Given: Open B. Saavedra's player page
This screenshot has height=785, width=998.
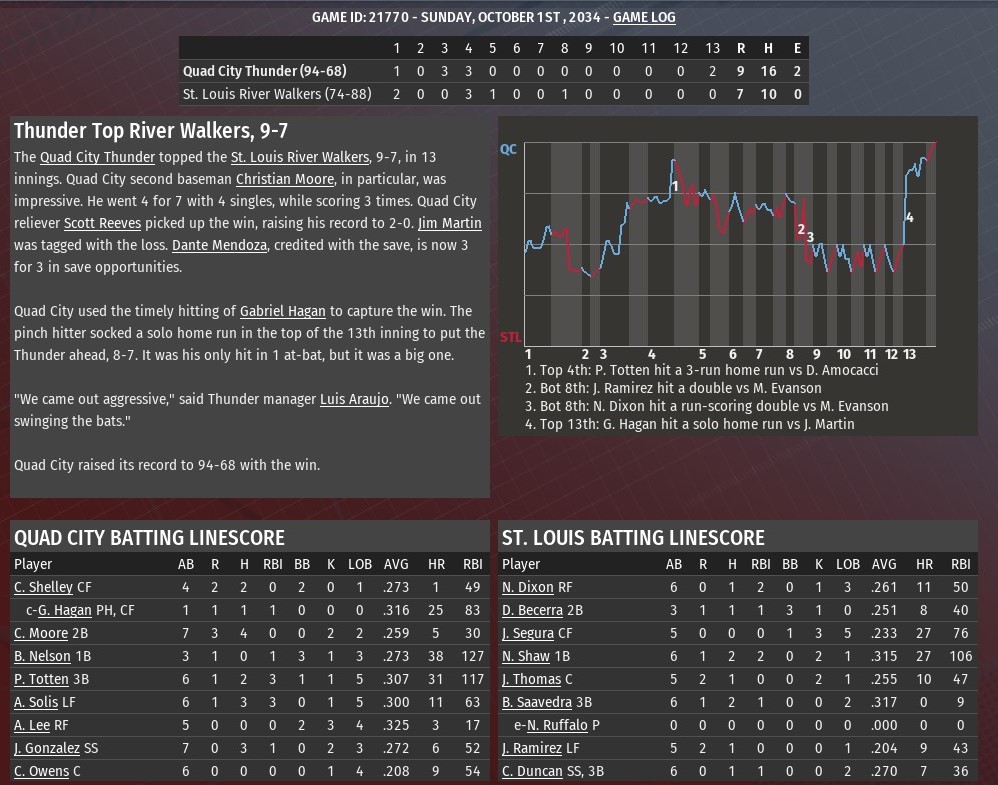Looking at the screenshot, I should point(536,702).
